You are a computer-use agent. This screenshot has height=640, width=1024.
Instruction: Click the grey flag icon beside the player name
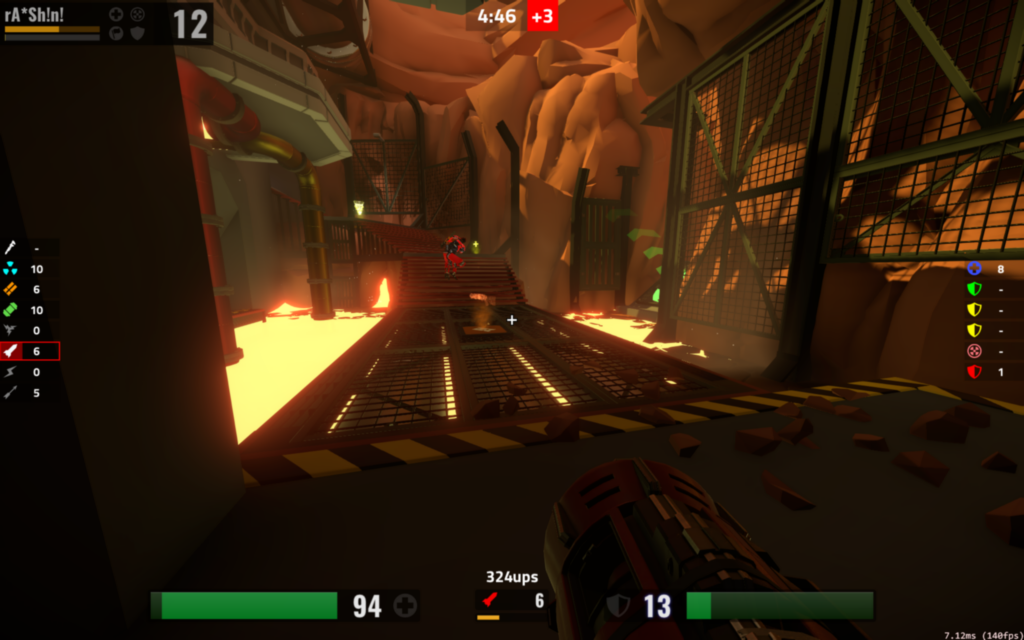tap(116, 32)
